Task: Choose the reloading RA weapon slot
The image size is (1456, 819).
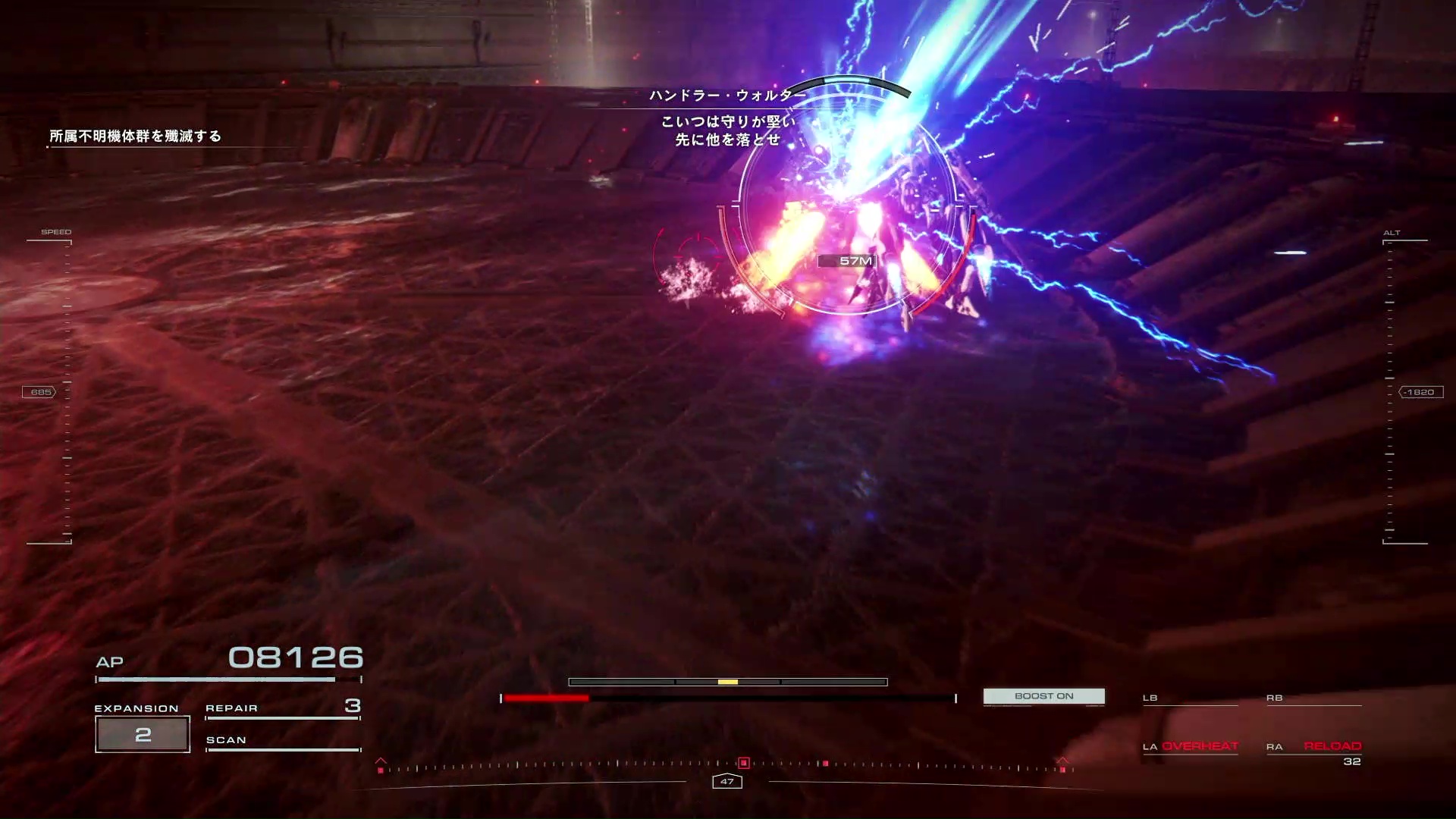Action: (x=1314, y=747)
